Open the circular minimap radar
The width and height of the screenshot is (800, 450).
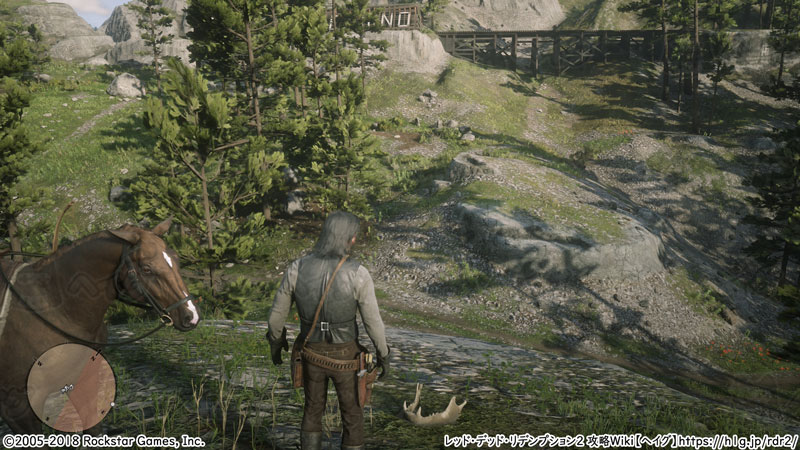coord(71,388)
